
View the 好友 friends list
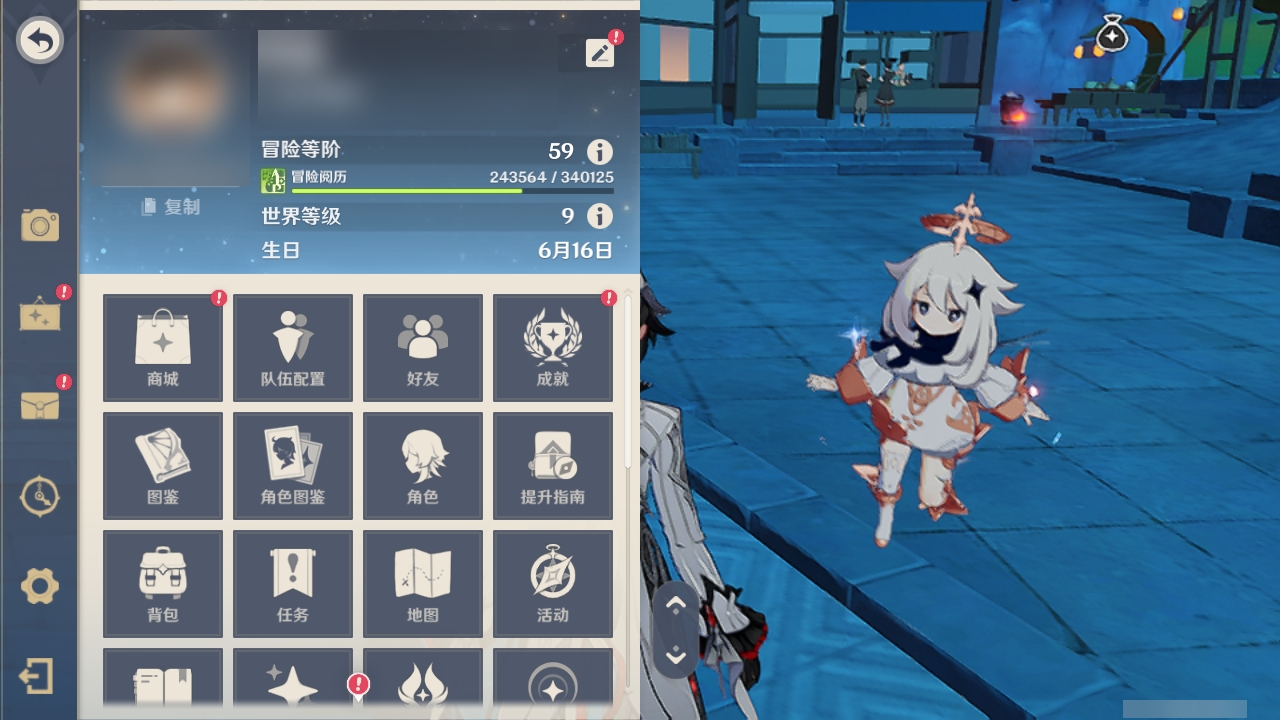(422, 347)
